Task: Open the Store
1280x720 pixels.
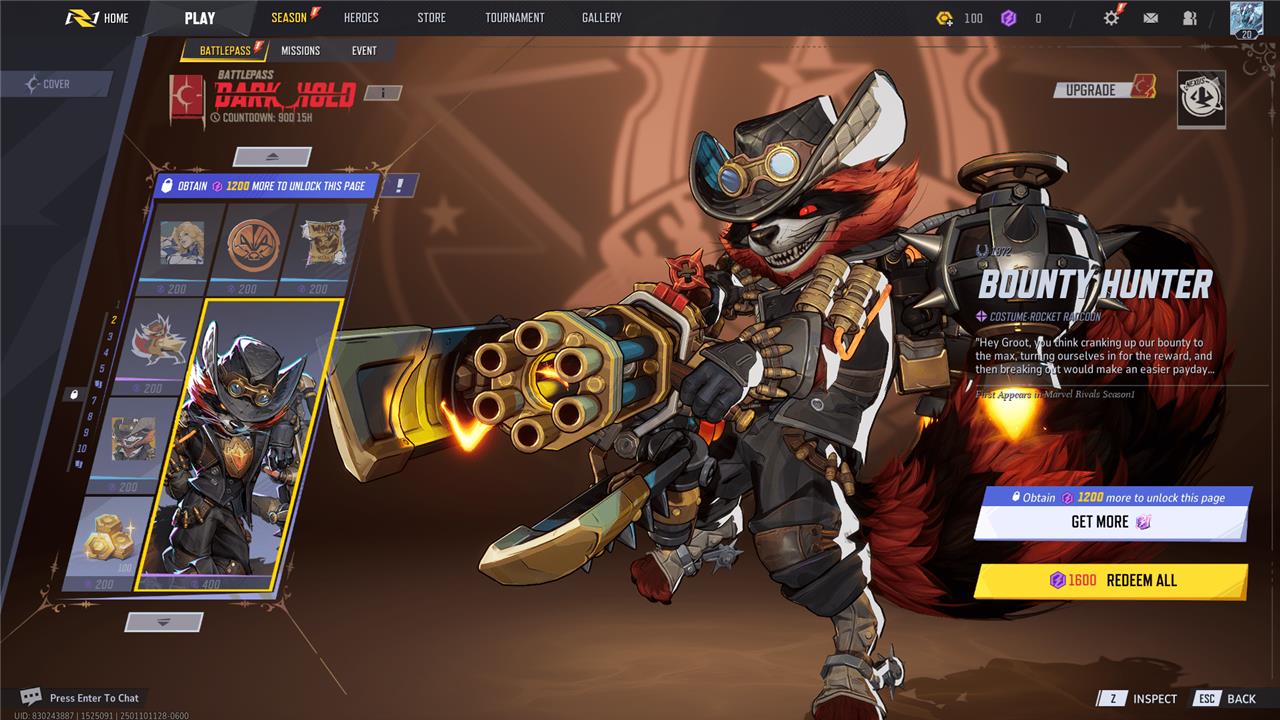Action: point(432,18)
